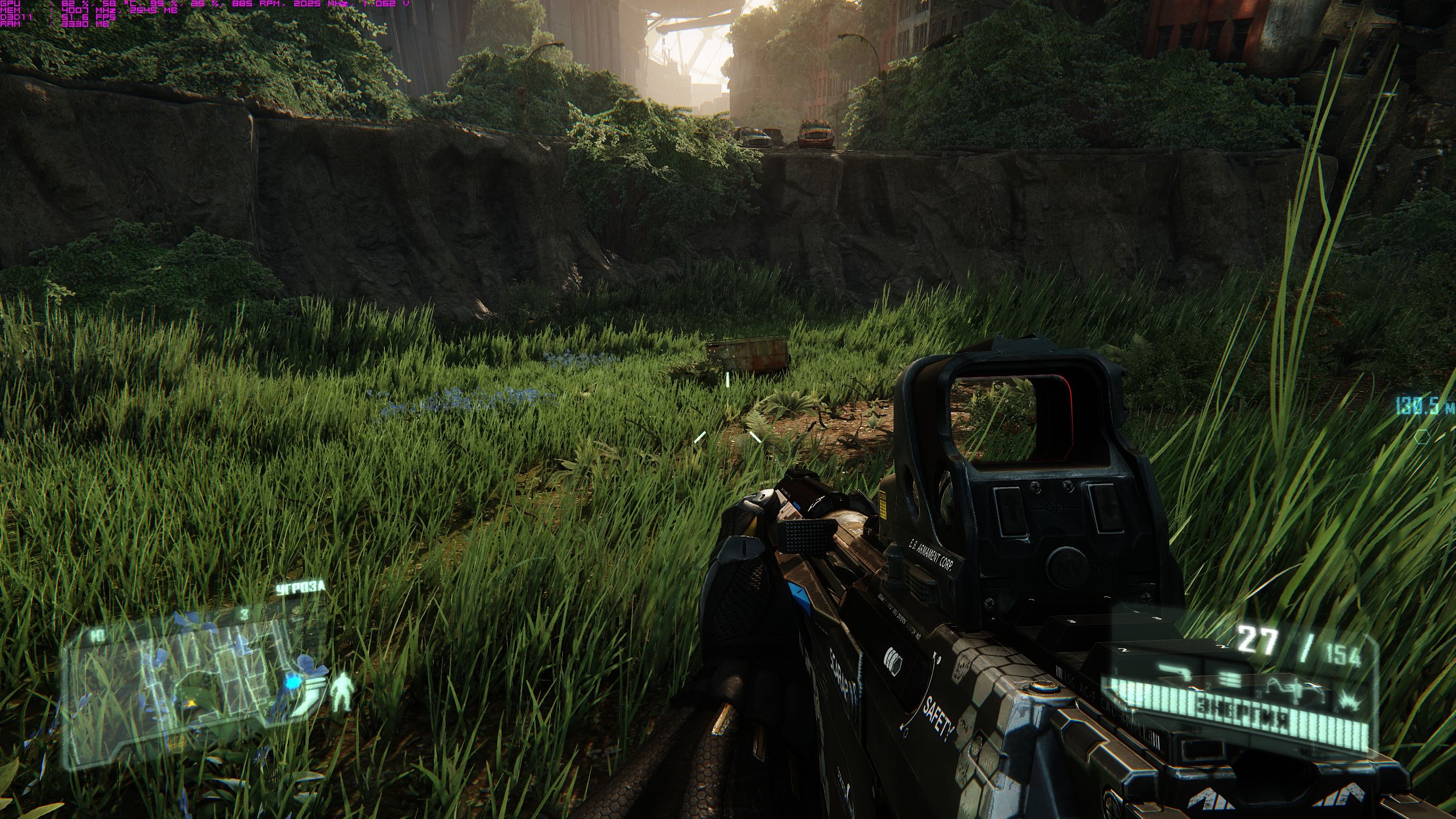Screen dimensions: 1456x819
Task: Select the hexagon objective waypoint marker
Action: click(1422, 437)
